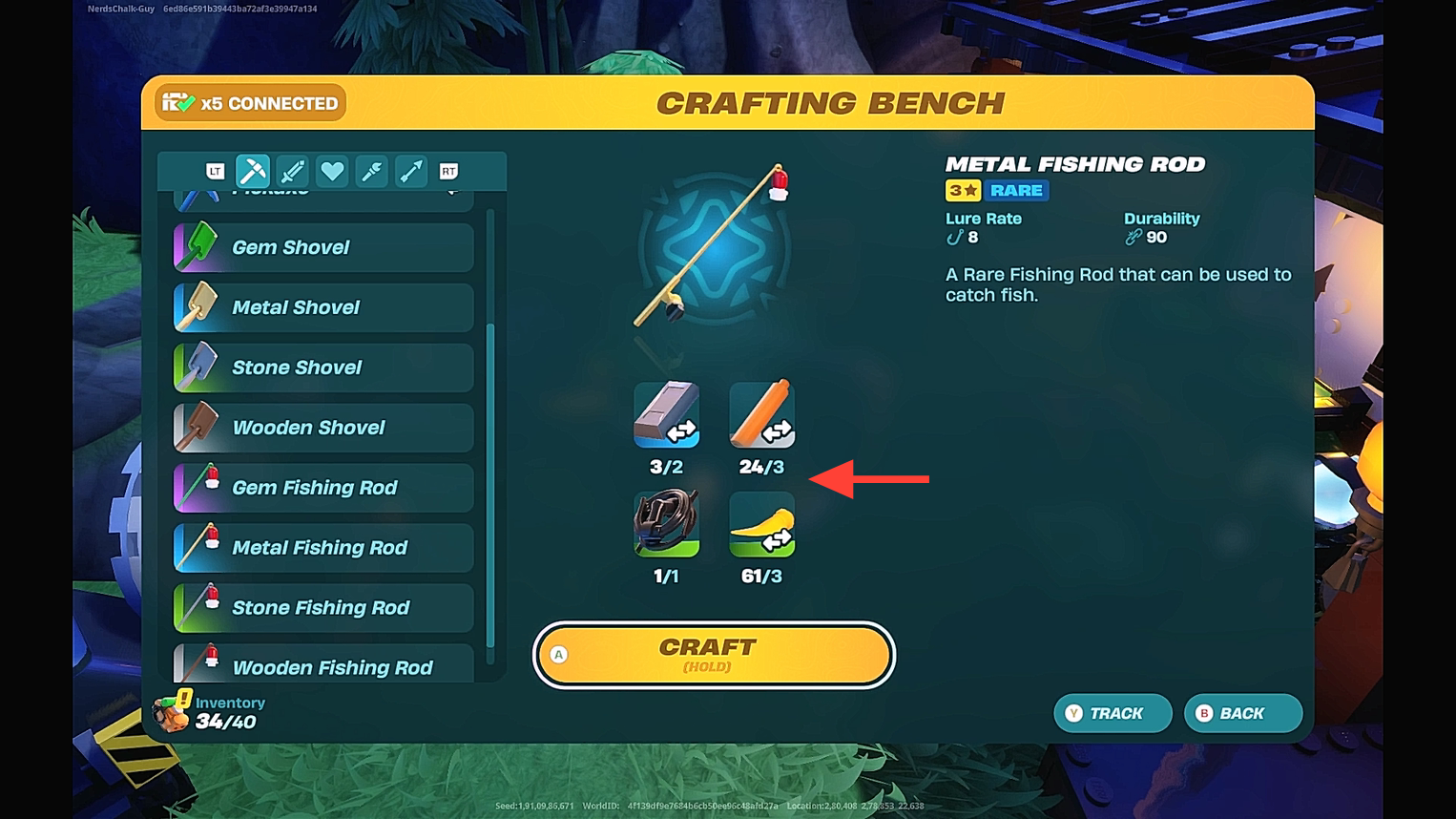Swap the yellow feather ingredient
This screenshot has width=1456, height=819.
(x=761, y=523)
